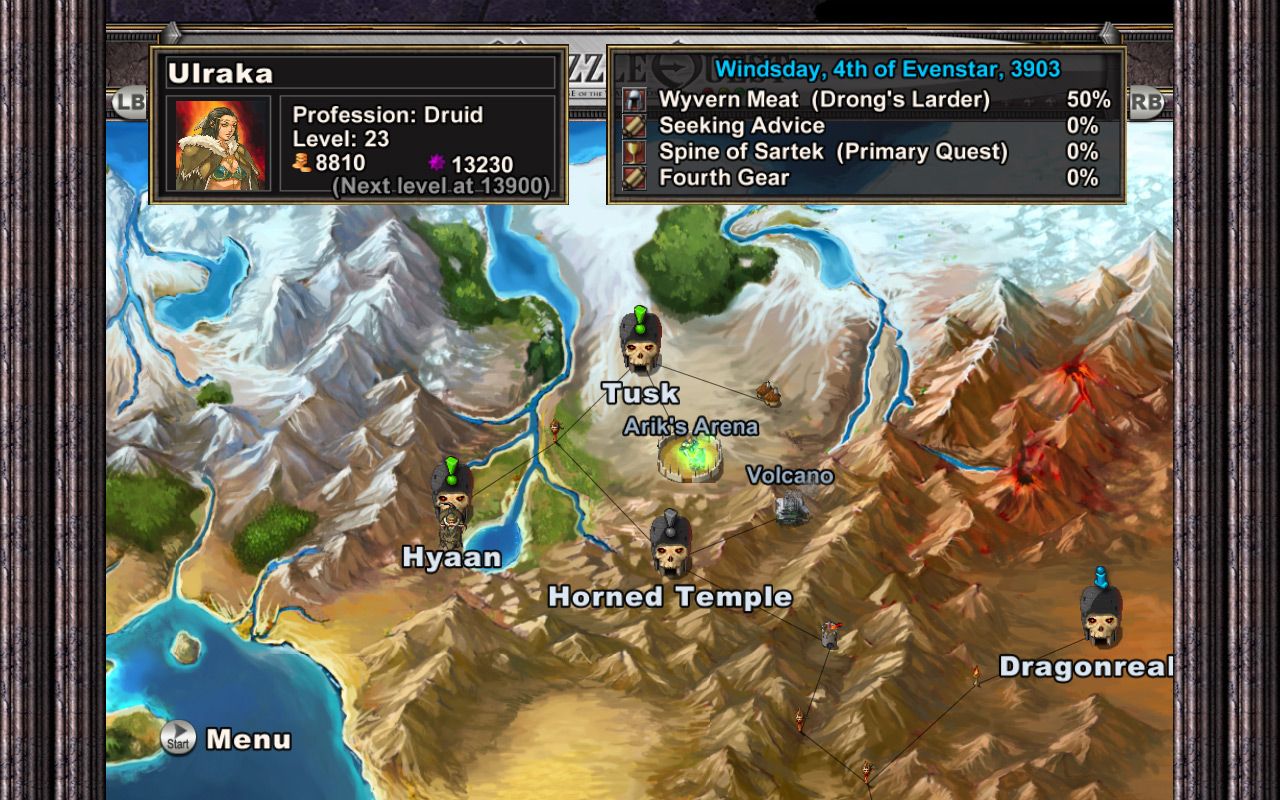Choose the Spine of Sartek primary quest
Viewport: 1280px width, 800px height.
click(833, 151)
